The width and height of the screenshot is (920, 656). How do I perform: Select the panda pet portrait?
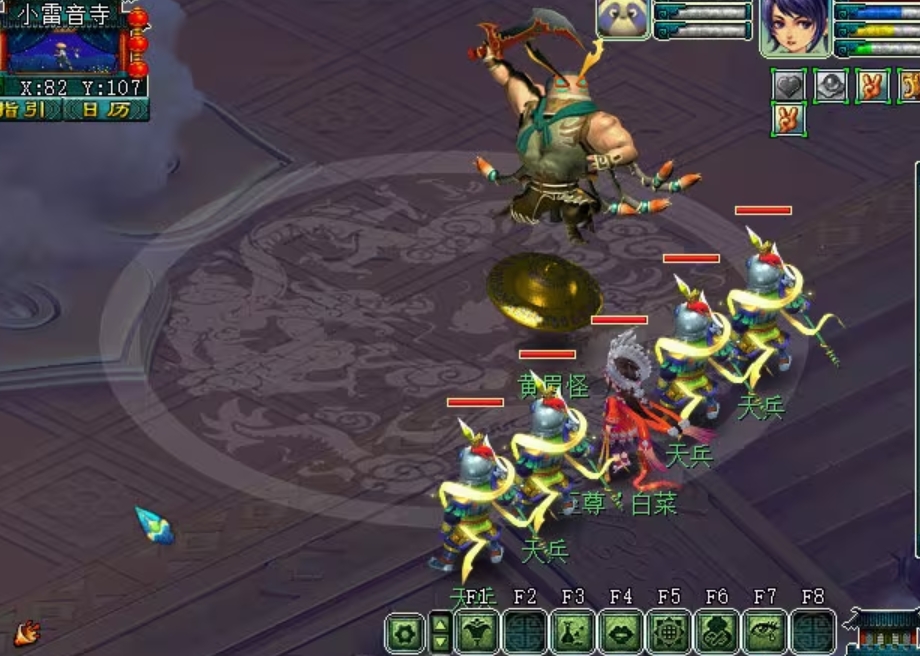[x=623, y=19]
